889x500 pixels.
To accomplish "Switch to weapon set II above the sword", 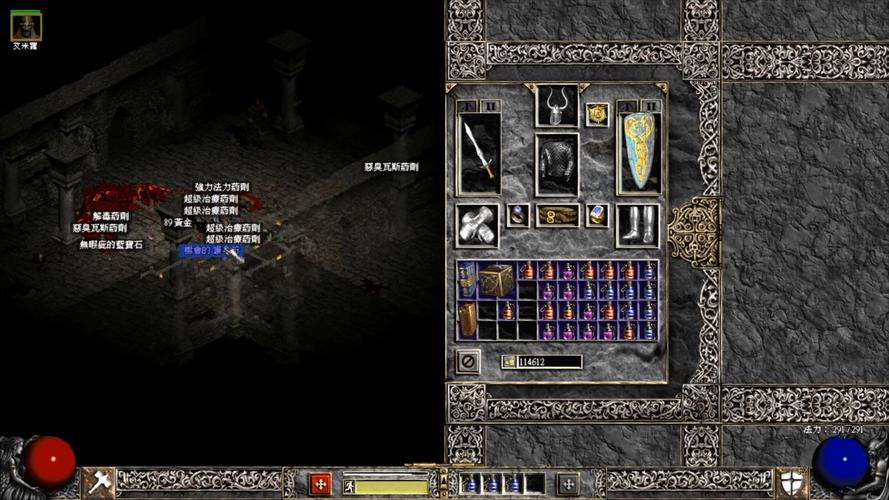I will 491,105.
